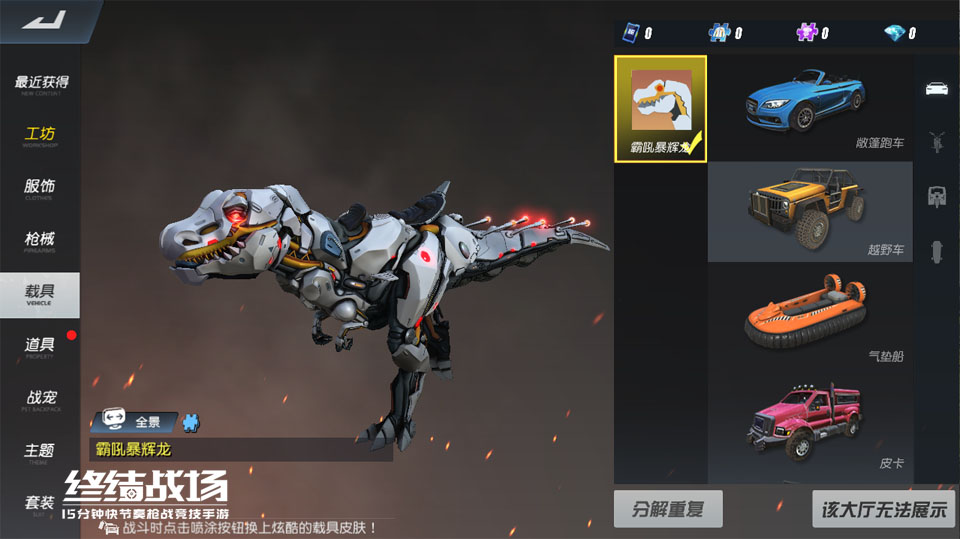Toggle the 全景 panorama view button
Screen dimensions: 960x539
click(x=134, y=422)
